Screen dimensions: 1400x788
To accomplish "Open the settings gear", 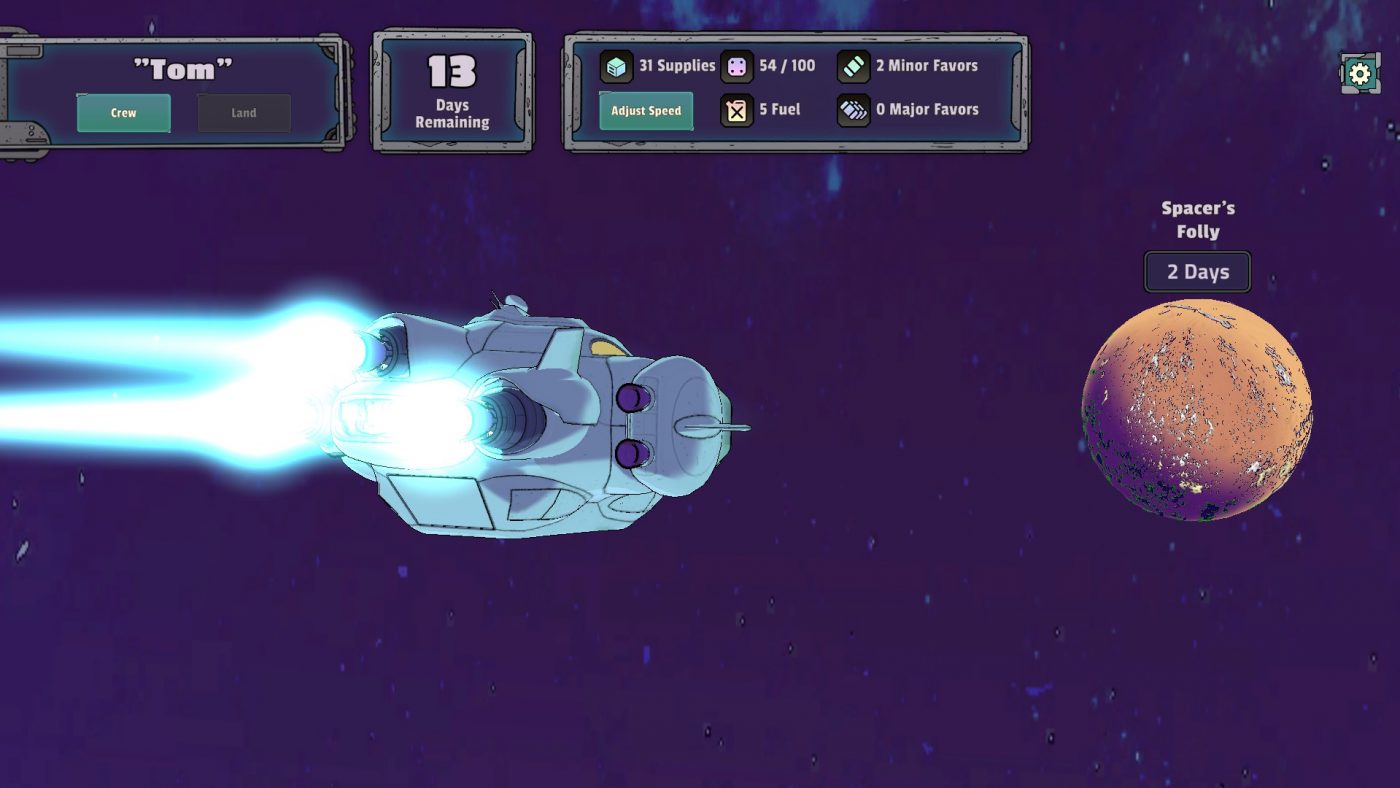I will pyautogui.click(x=1358, y=73).
